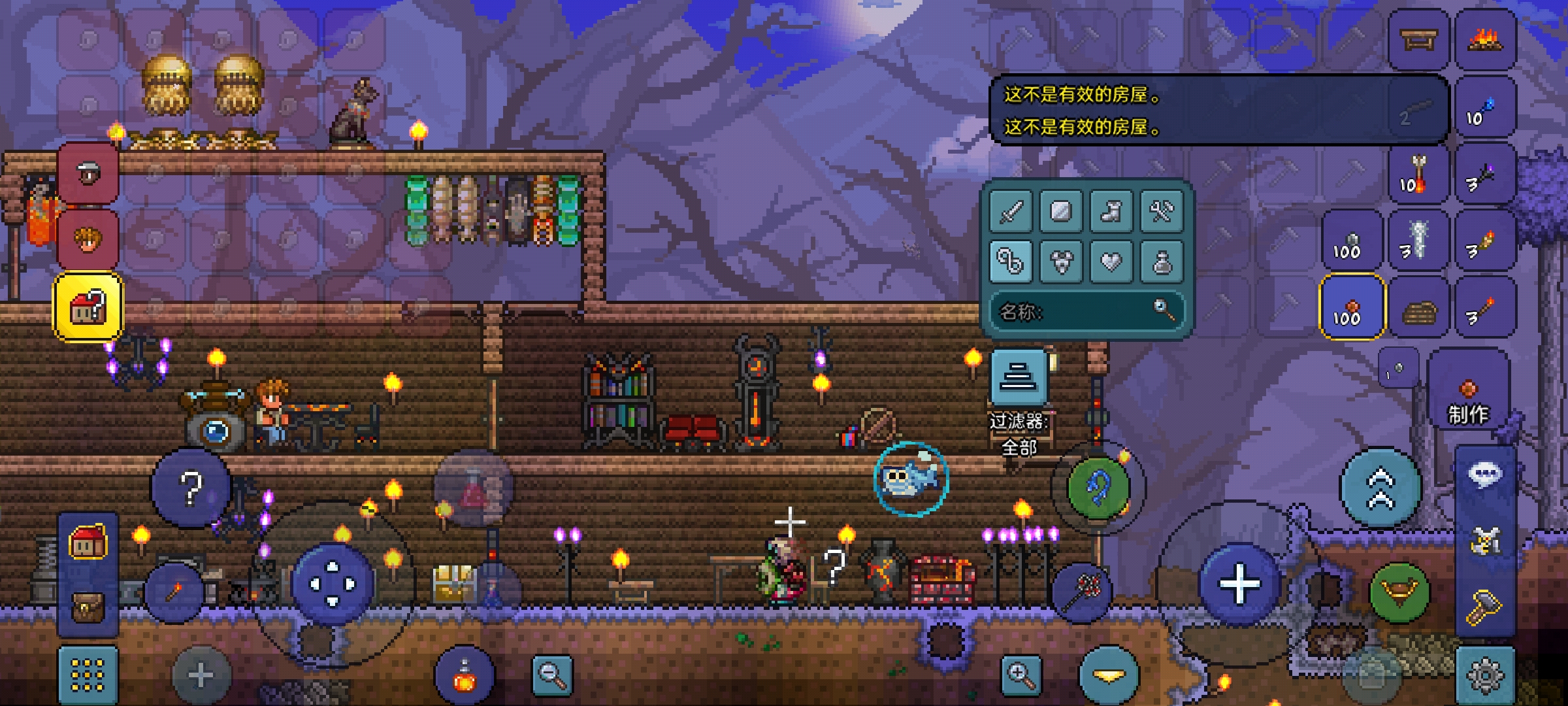Screen dimensions: 1568x706
Task: Filter by crossed hammer tools category
Action: point(1161,212)
